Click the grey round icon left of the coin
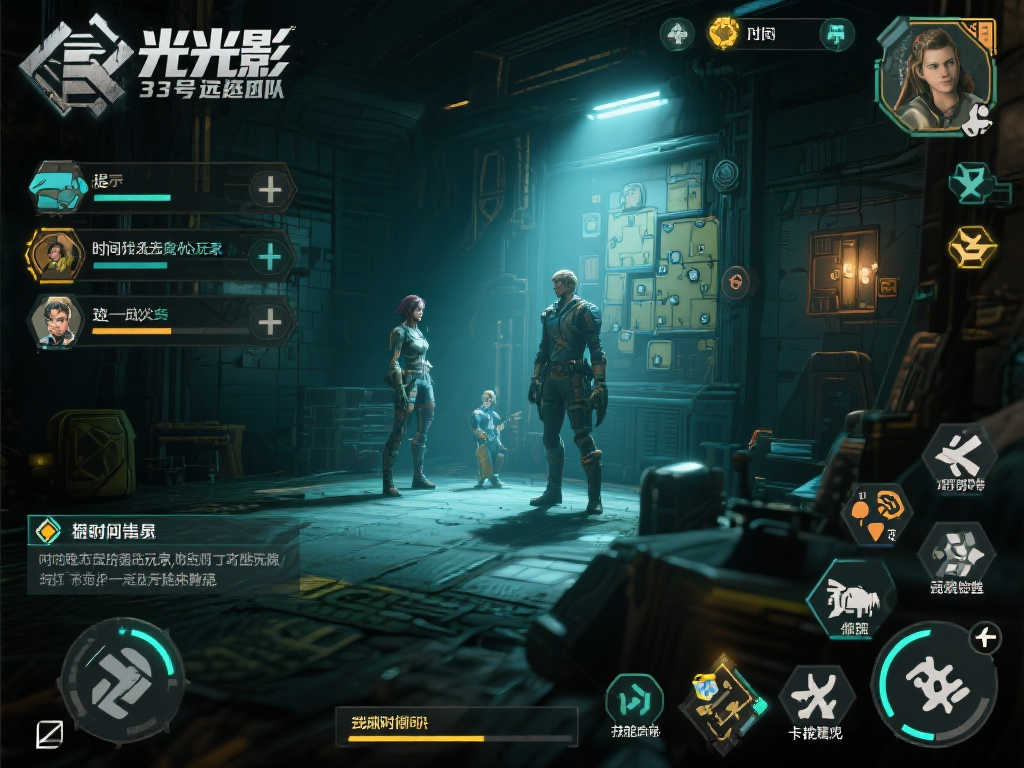This screenshot has width=1024, height=768. 677,35
